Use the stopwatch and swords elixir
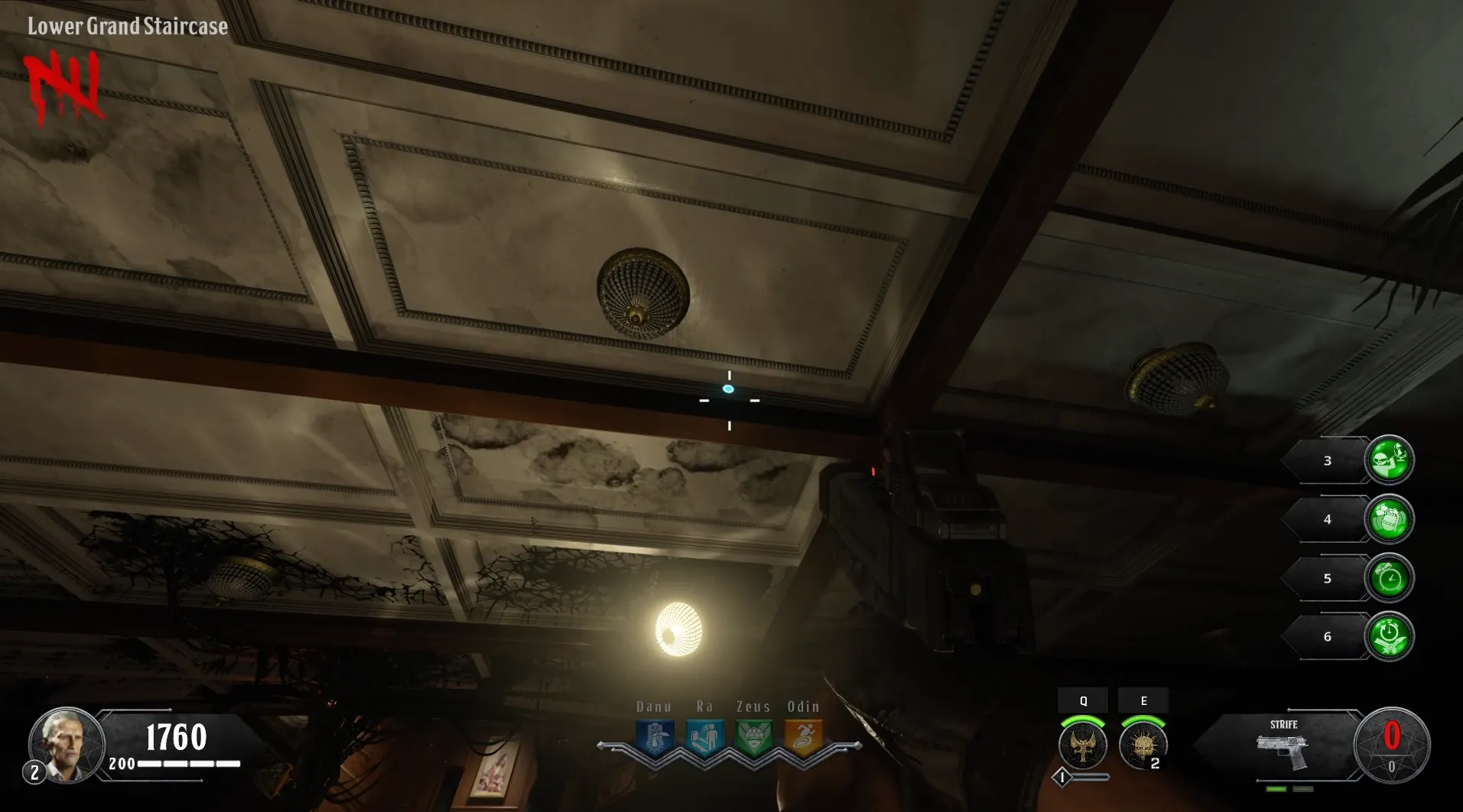Screen dimensions: 1463x812 point(1389,637)
